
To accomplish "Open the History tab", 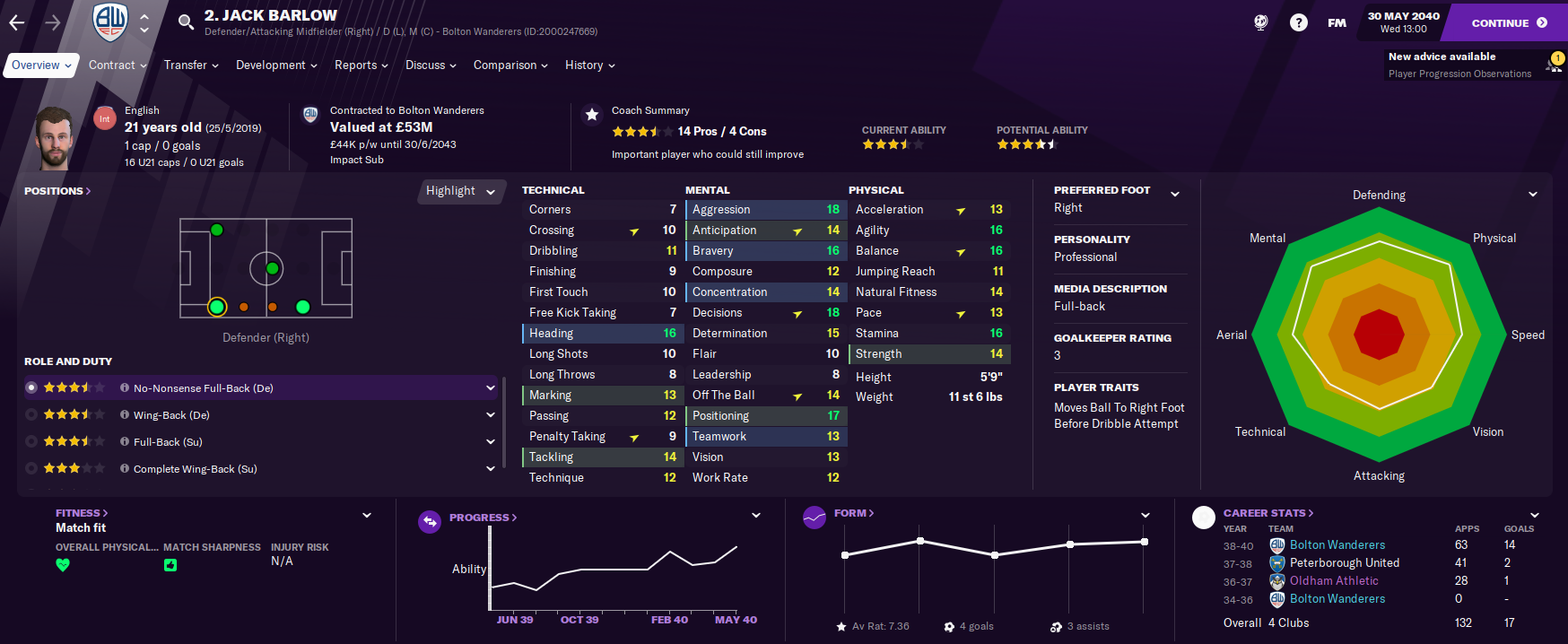I will pos(589,65).
